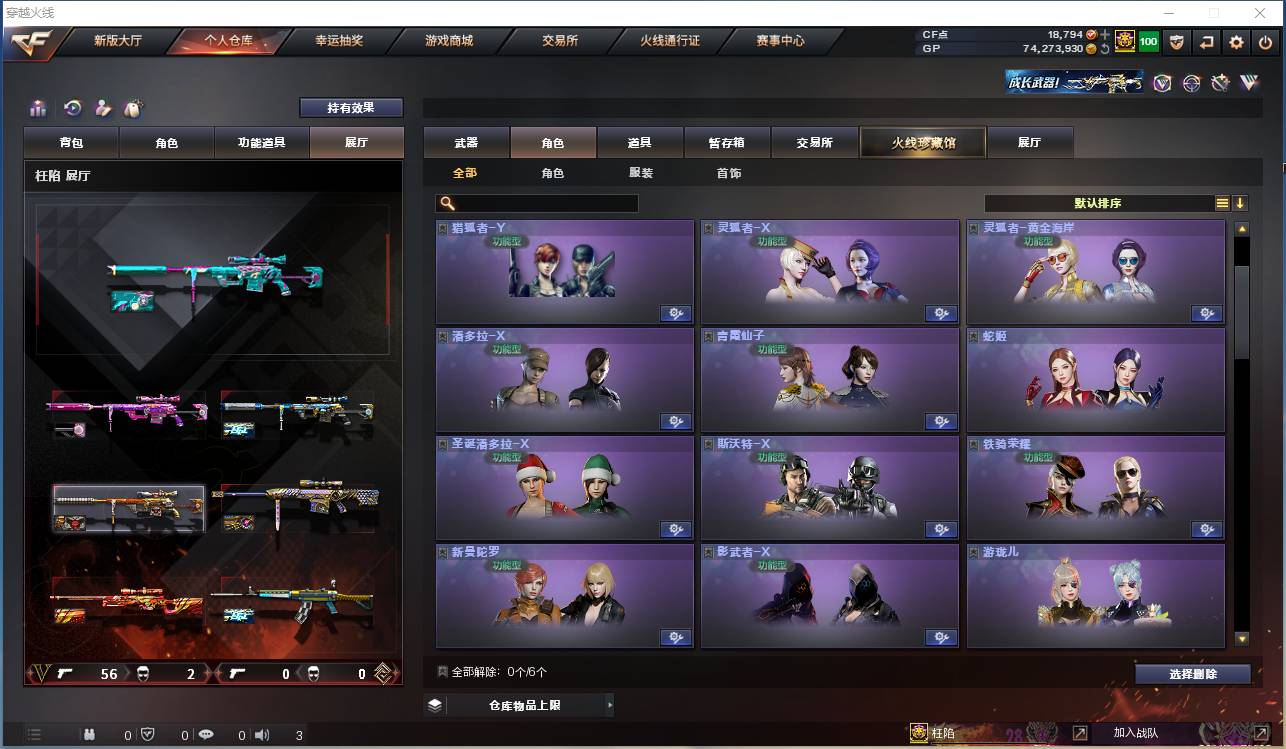Toggle the gear icon on 蛇姬 card

(1207, 421)
